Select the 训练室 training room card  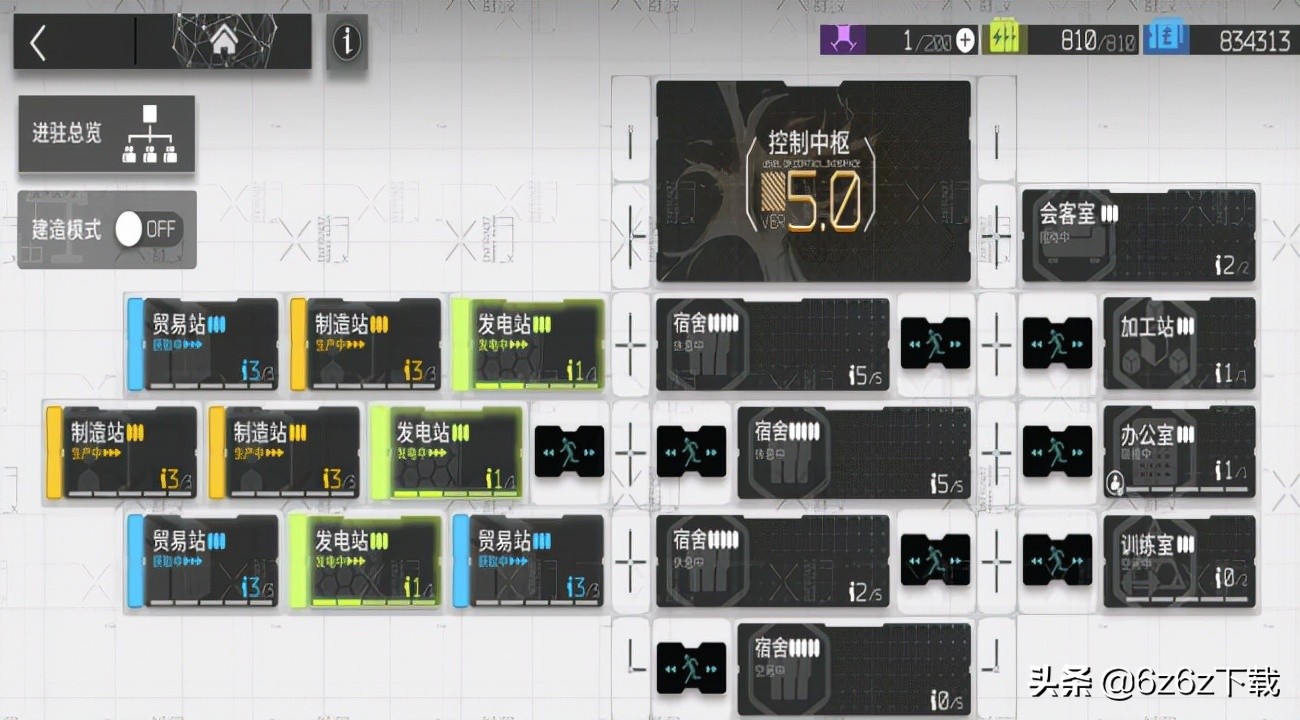tap(1178, 560)
